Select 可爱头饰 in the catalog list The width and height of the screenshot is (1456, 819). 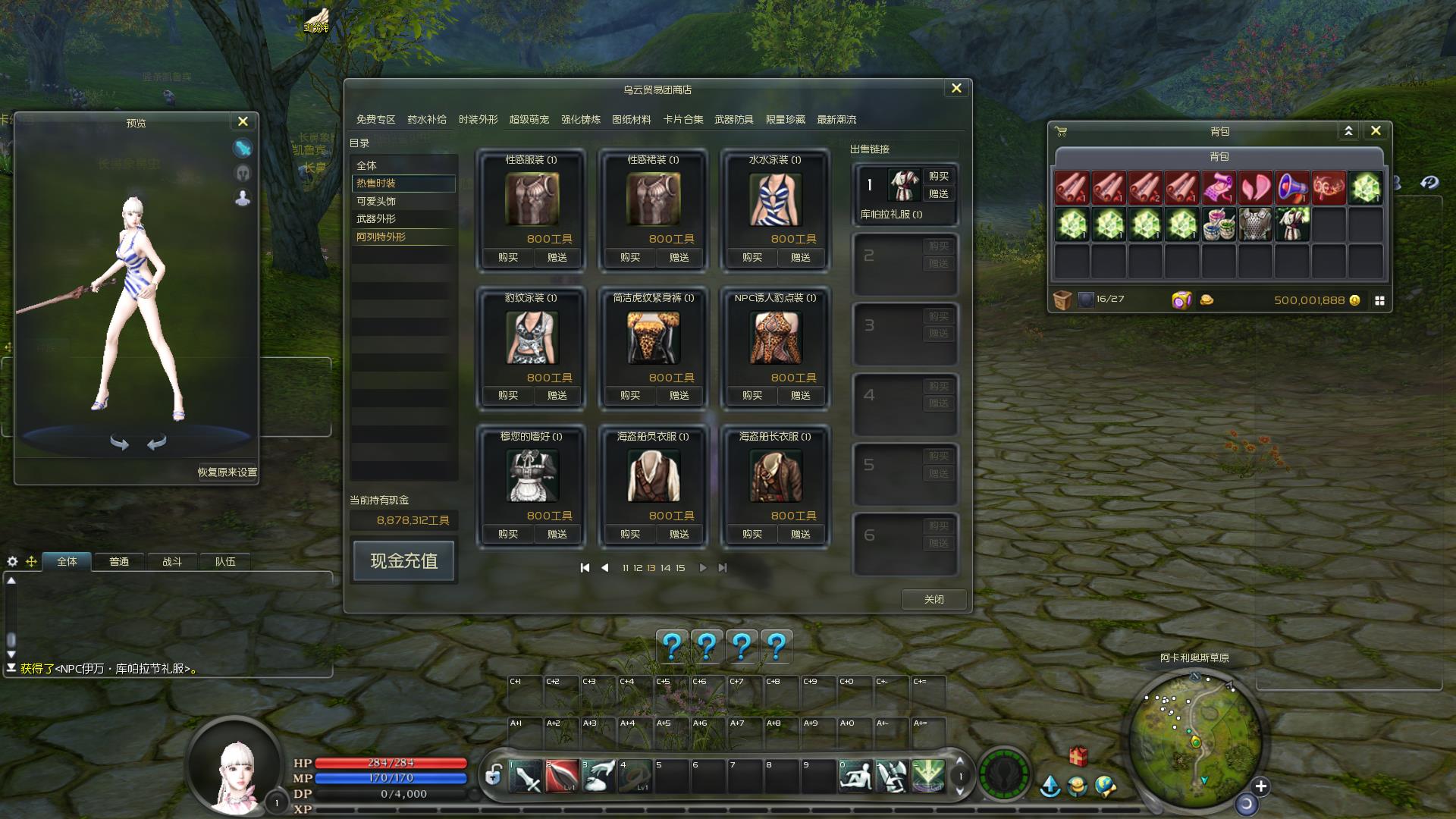(376, 201)
